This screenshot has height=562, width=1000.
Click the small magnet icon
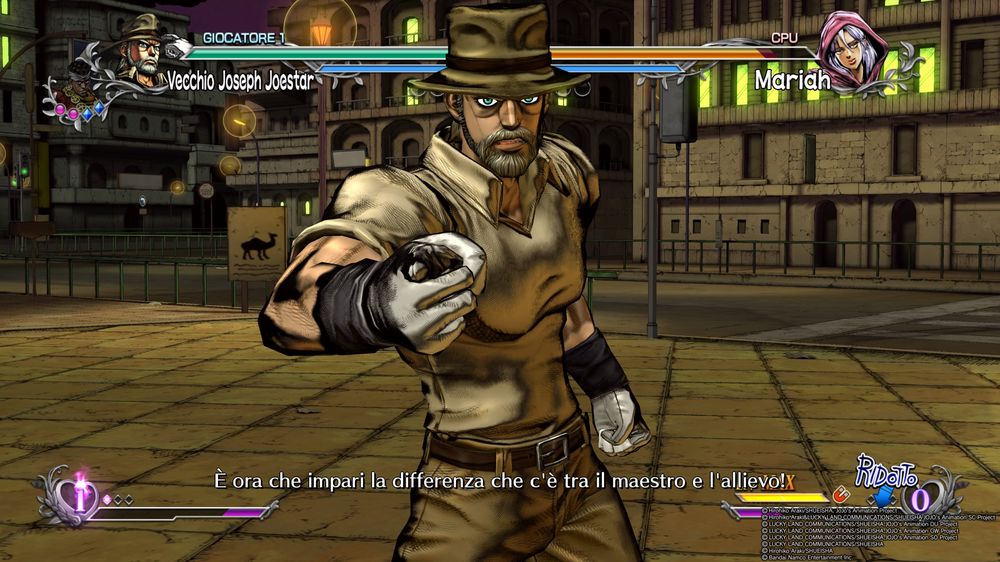[x=842, y=495]
